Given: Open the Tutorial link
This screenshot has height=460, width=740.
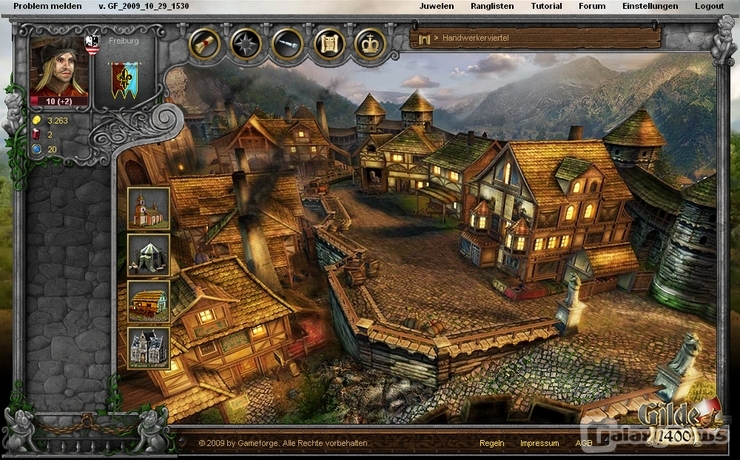Looking at the screenshot, I should pyautogui.click(x=546, y=6).
